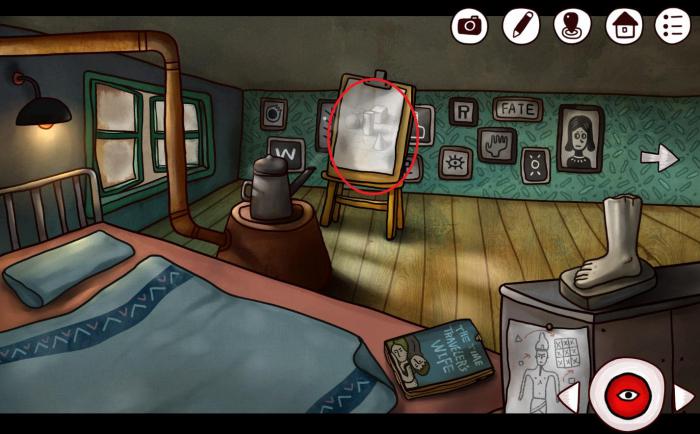
Task: Cycle inventory to the previous item
Action: tap(569, 397)
